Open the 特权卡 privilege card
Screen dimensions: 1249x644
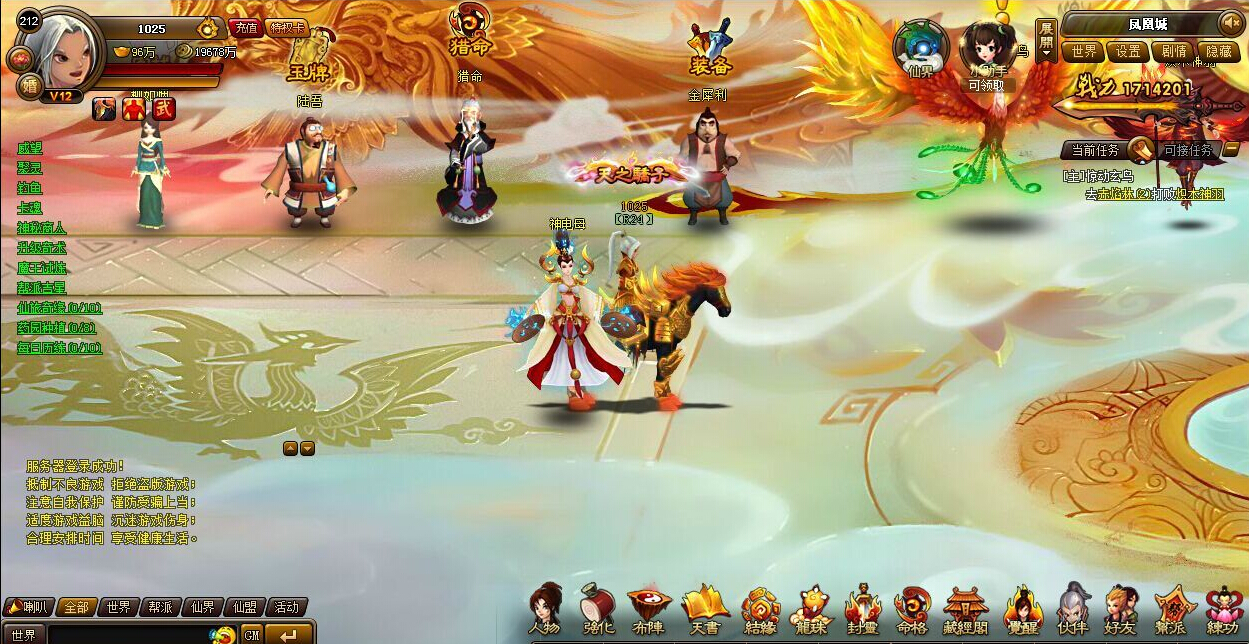coord(288,28)
